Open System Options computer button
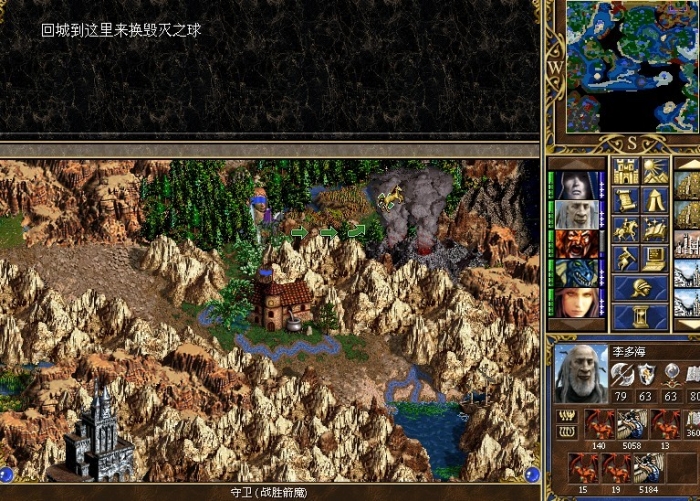This screenshot has height=501, width=700. [655, 258]
